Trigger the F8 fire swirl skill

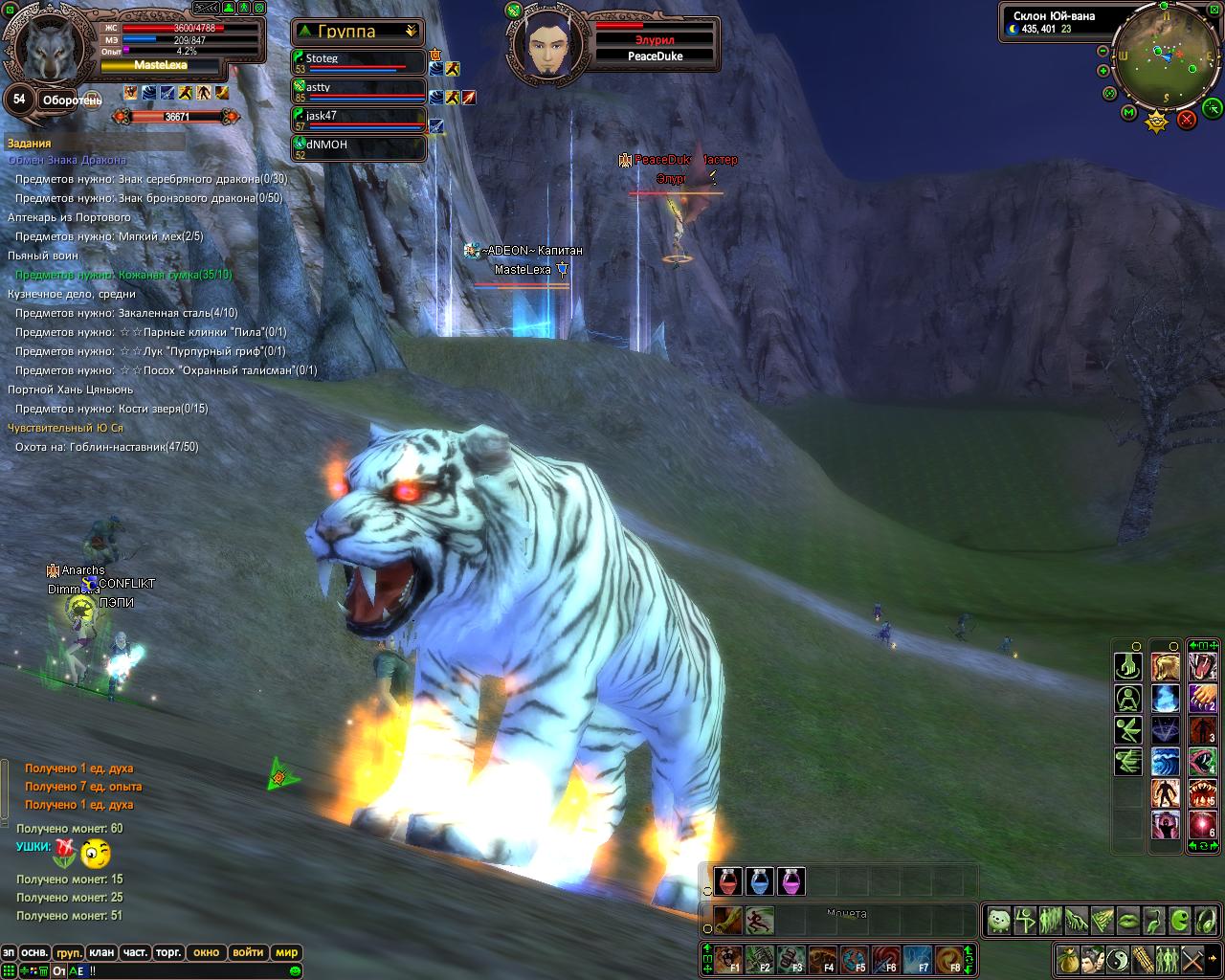tap(949, 958)
